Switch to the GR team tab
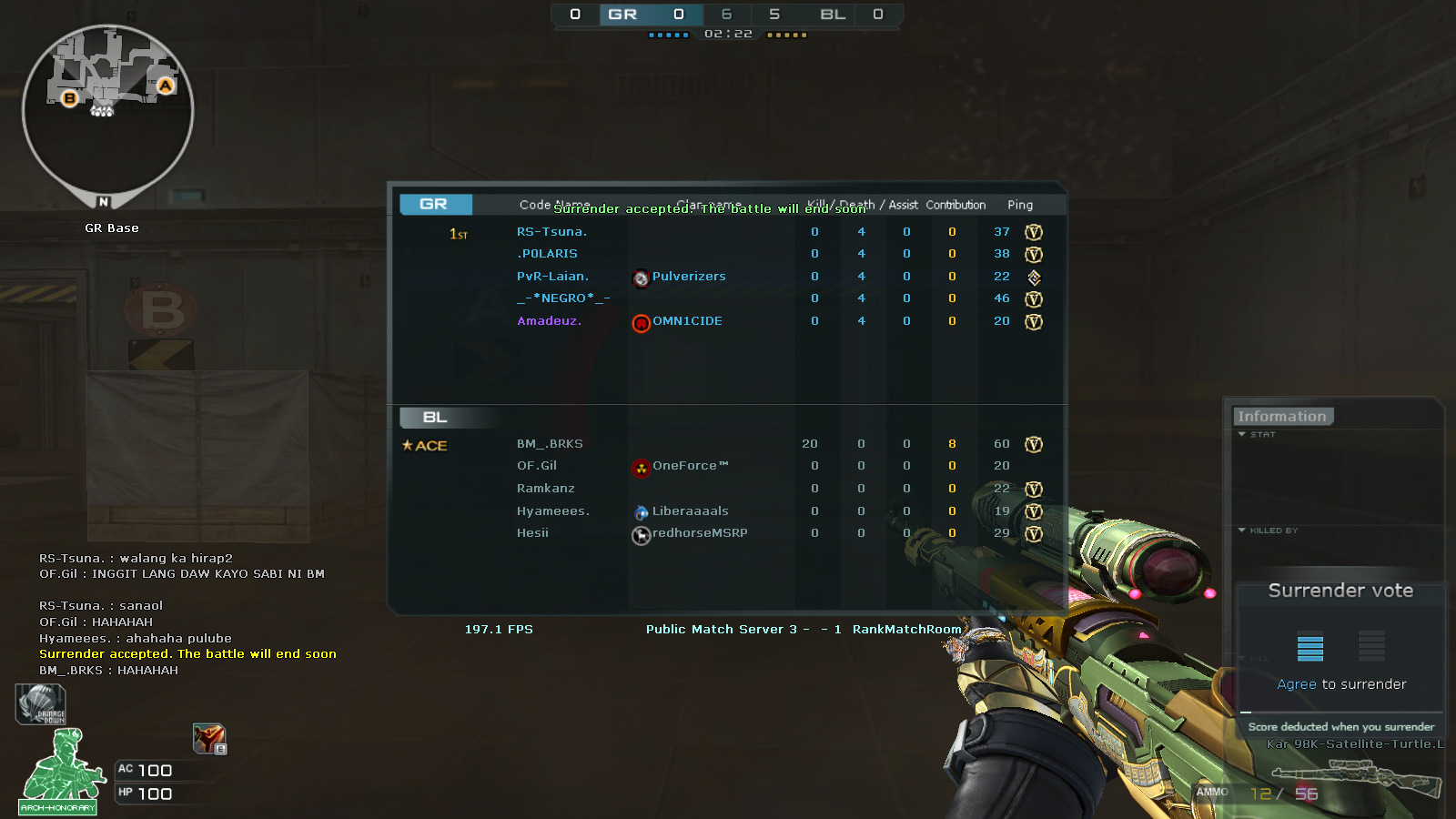The height and width of the screenshot is (819, 1456). point(435,204)
